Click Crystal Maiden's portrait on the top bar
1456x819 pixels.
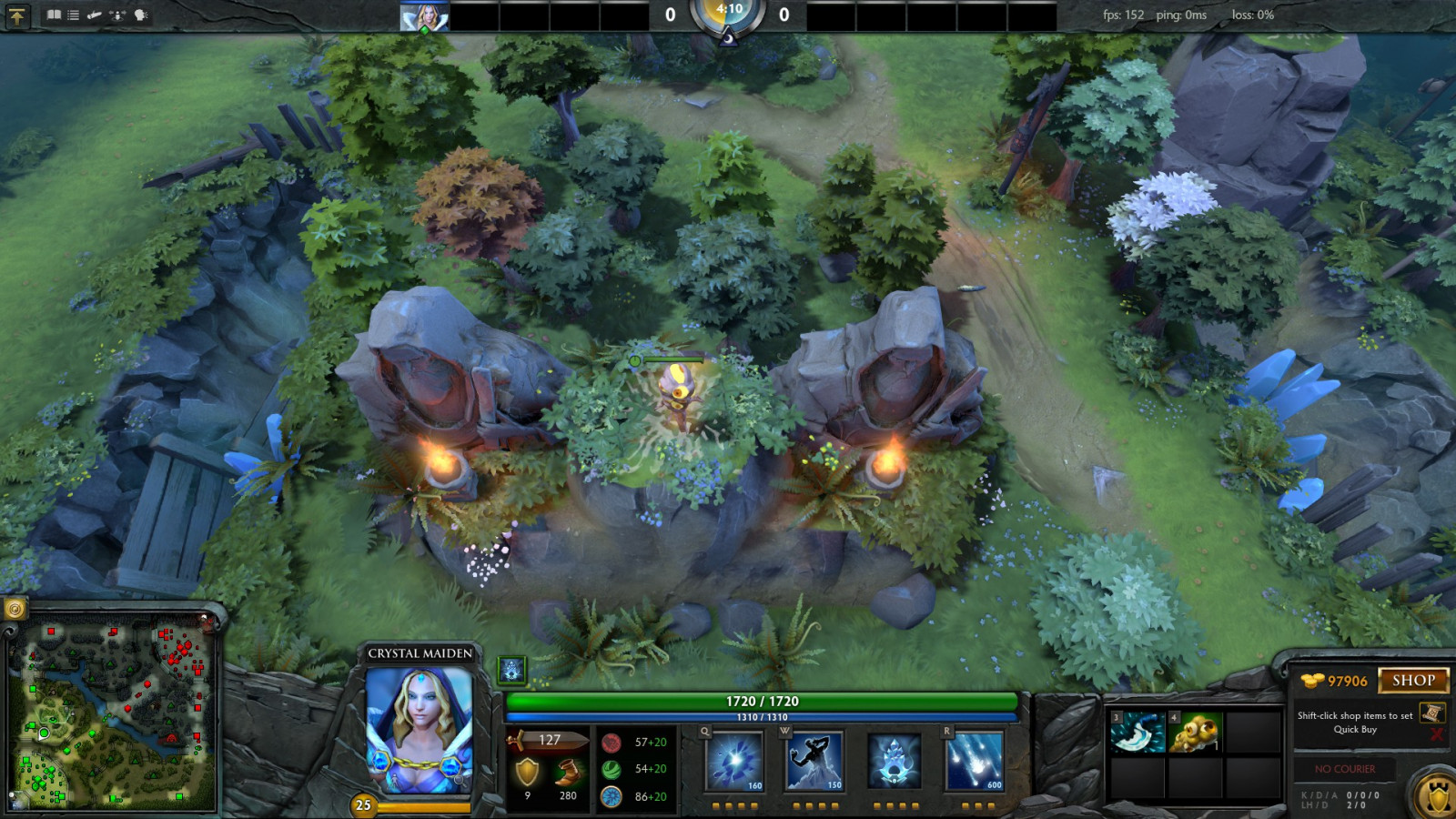(424, 16)
